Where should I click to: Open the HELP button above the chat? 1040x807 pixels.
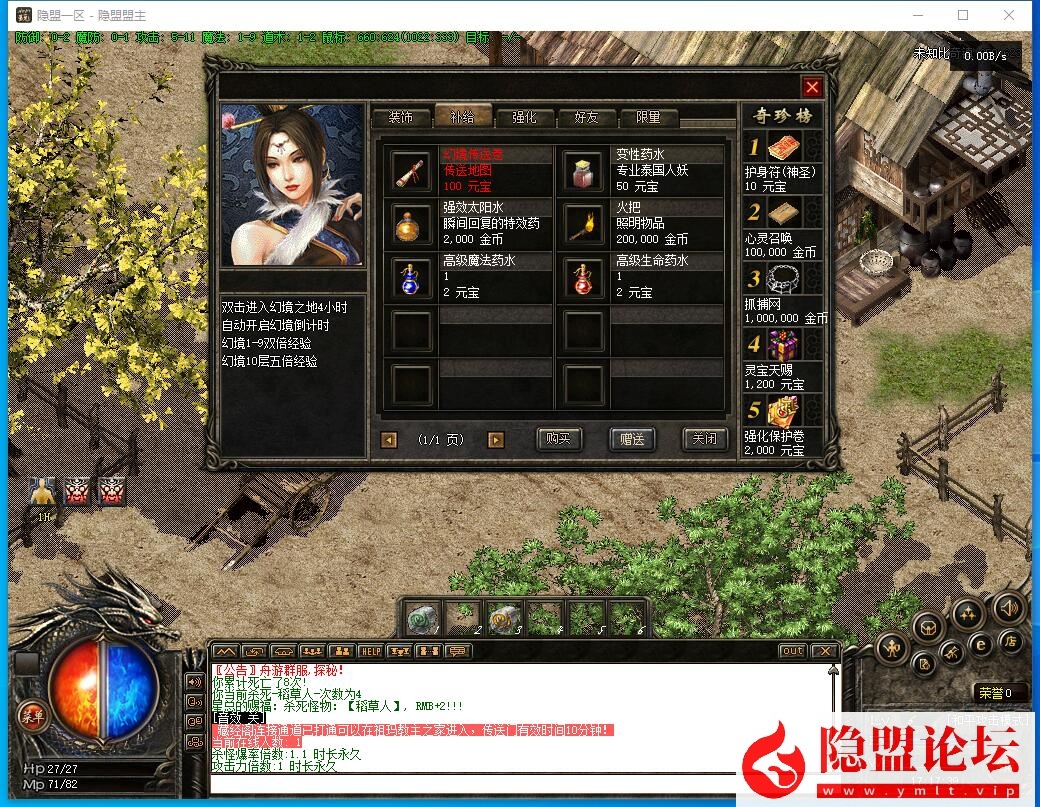(x=371, y=651)
